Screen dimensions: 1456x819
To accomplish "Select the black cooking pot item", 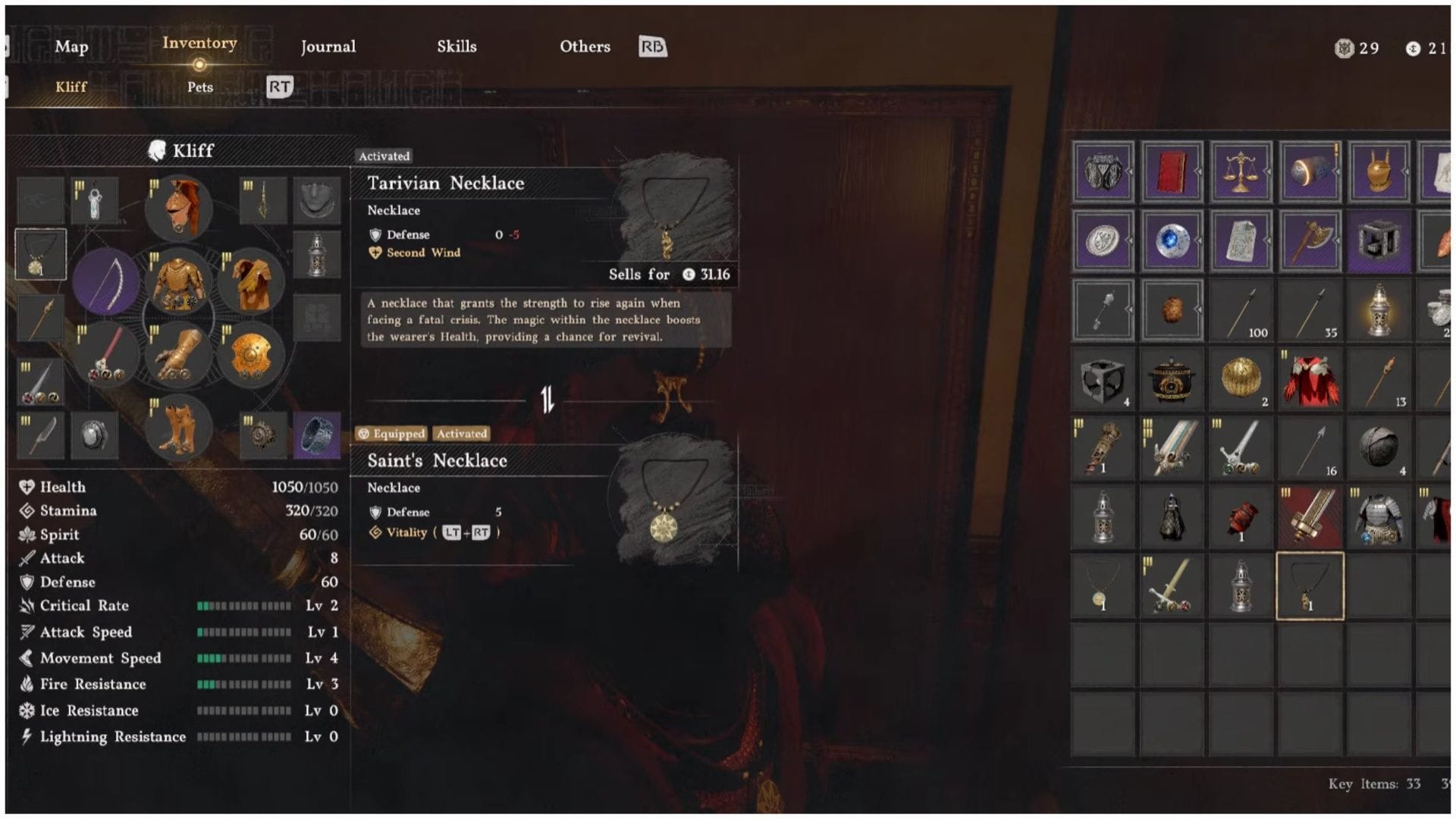I will coord(1172,379).
